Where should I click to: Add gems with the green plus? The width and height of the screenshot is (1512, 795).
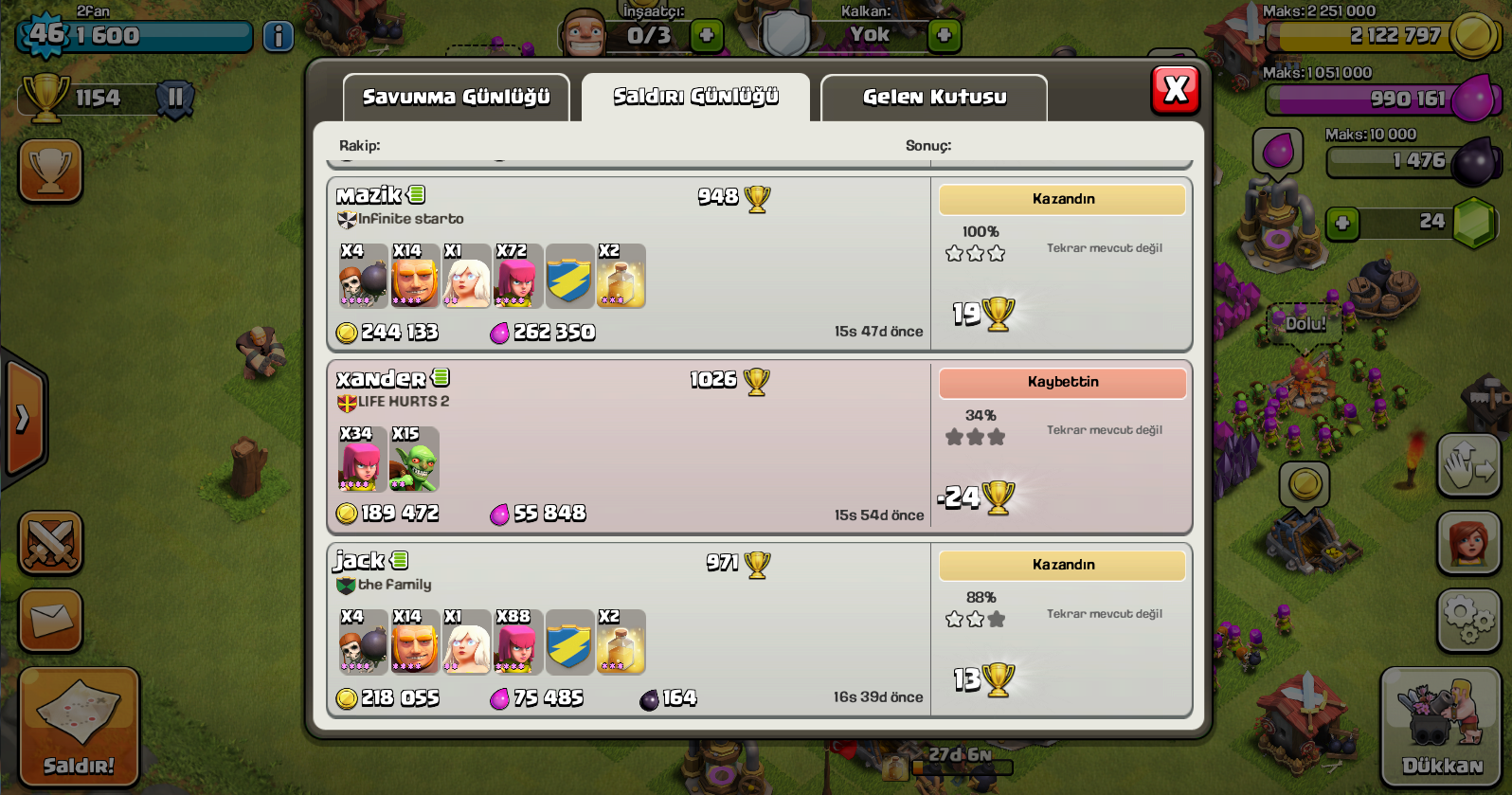(x=1341, y=224)
